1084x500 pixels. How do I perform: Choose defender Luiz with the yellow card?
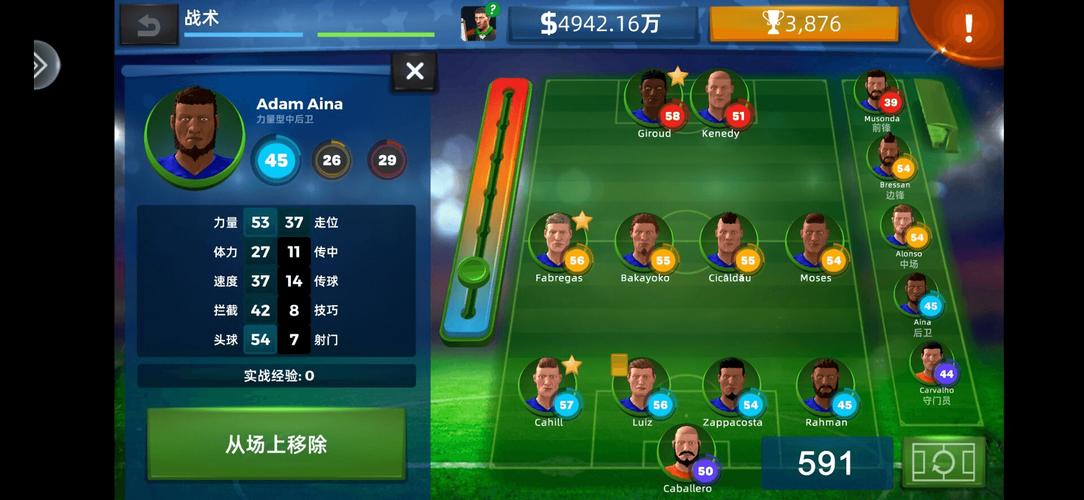point(641,387)
